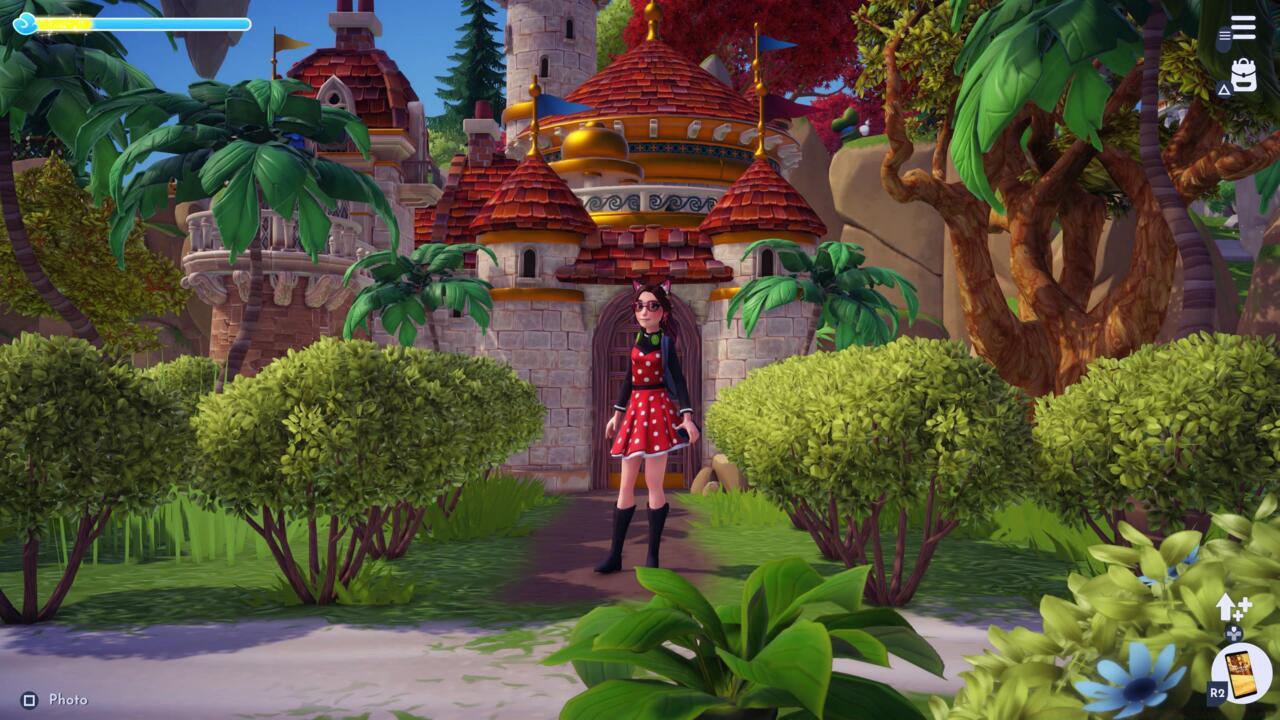Click the R2 button prompt near the smartphone
This screenshot has width=1280, height=720.
(x=1218, y=690)
